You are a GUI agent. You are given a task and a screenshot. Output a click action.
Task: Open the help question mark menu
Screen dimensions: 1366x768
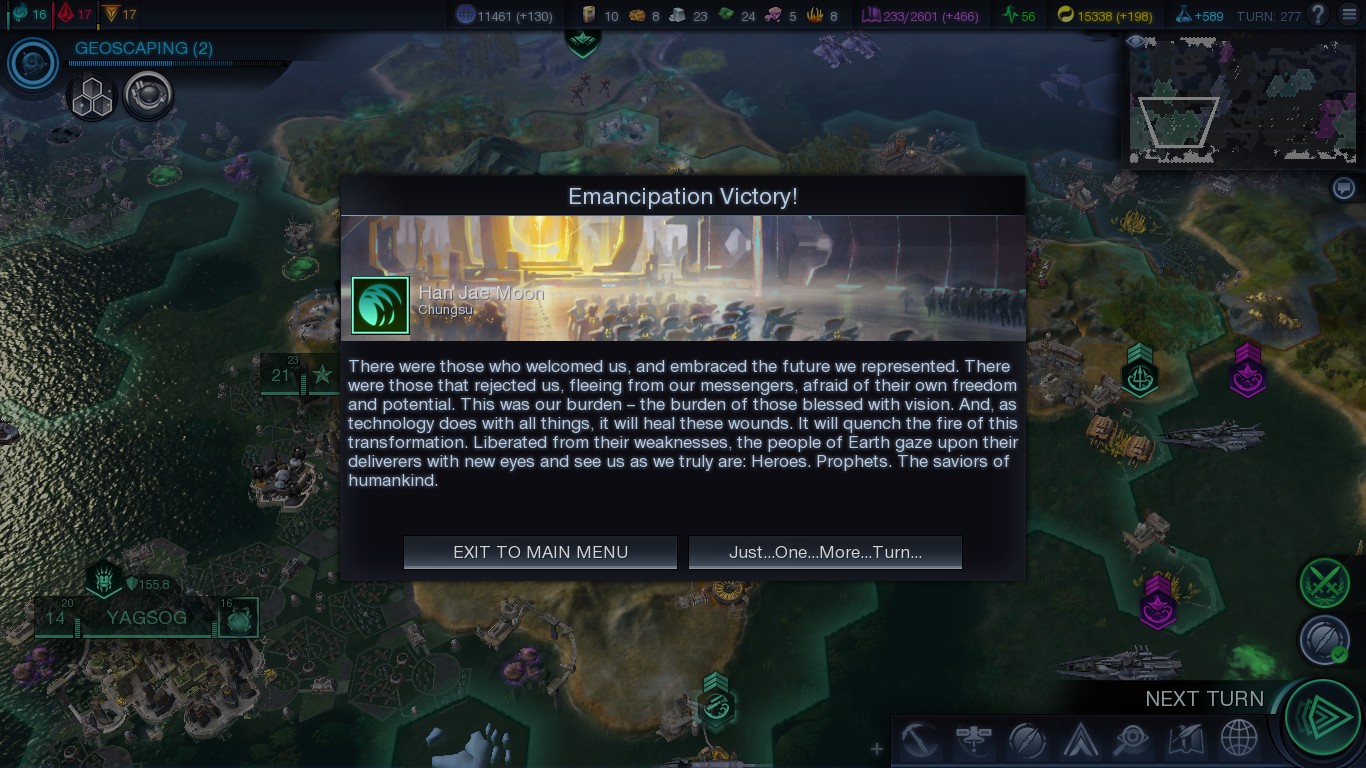pyautogui.click(x=1317, y=15)
